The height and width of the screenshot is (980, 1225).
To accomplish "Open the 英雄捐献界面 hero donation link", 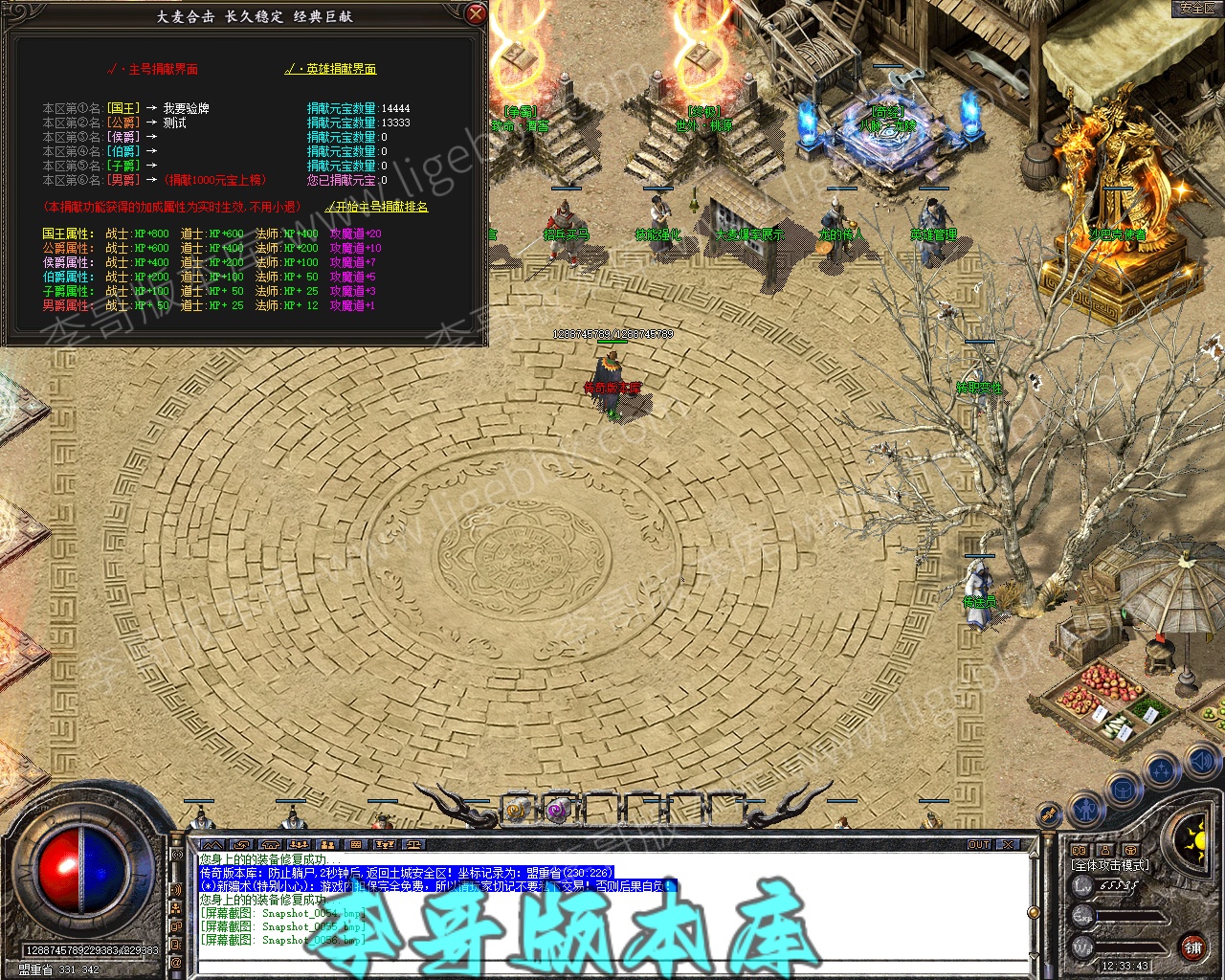I will [335, 69].
